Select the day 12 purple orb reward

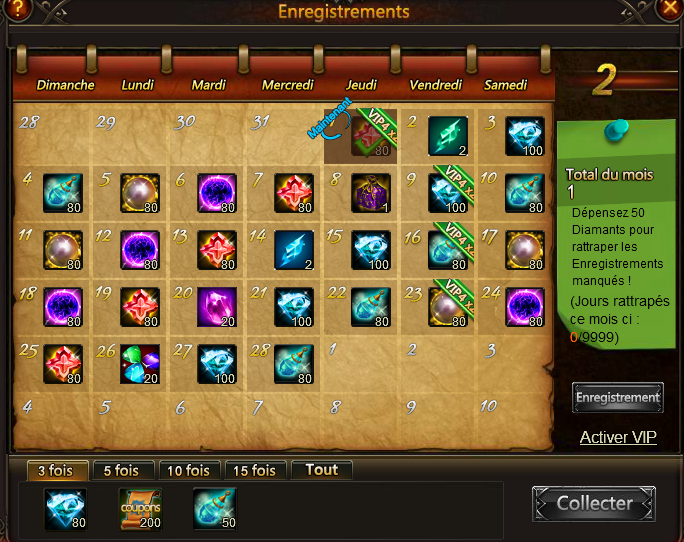pos(140,250)
